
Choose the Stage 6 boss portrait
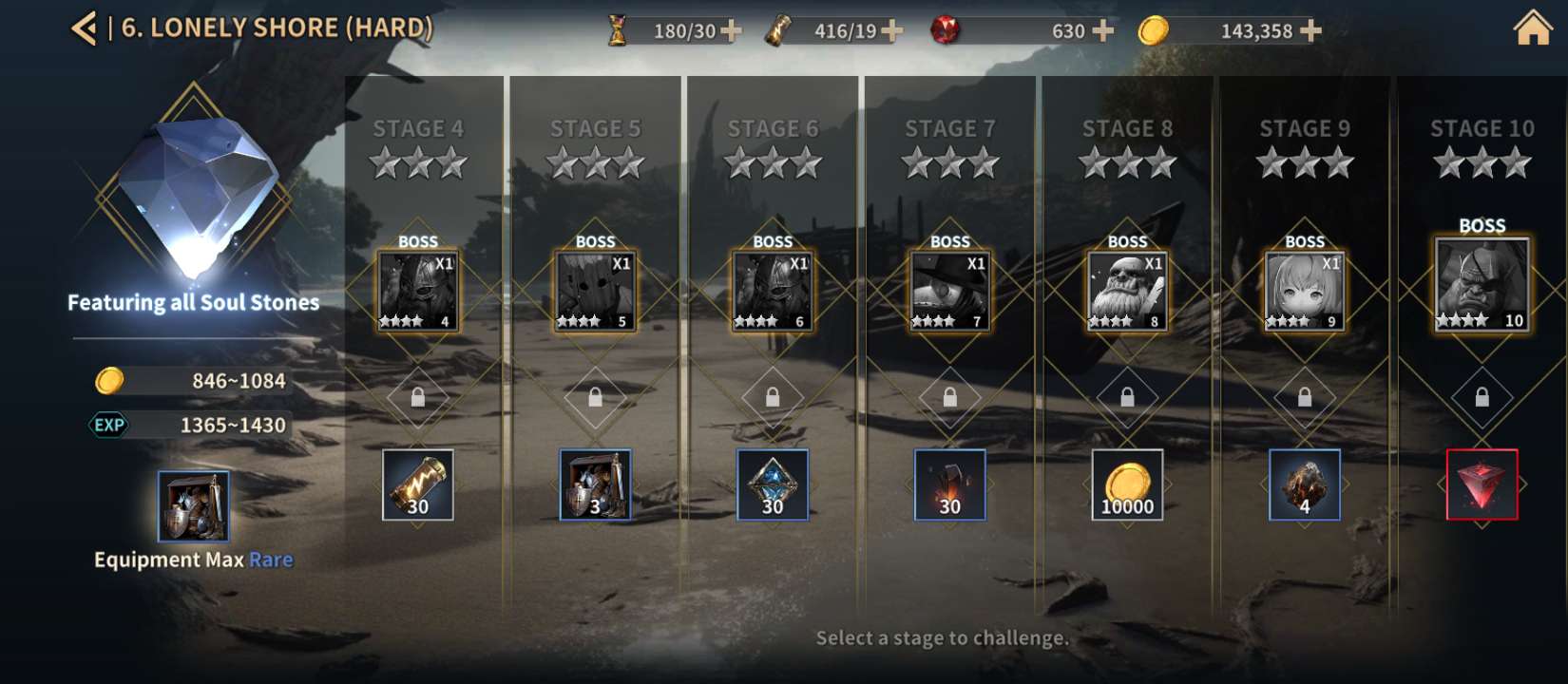773,291
